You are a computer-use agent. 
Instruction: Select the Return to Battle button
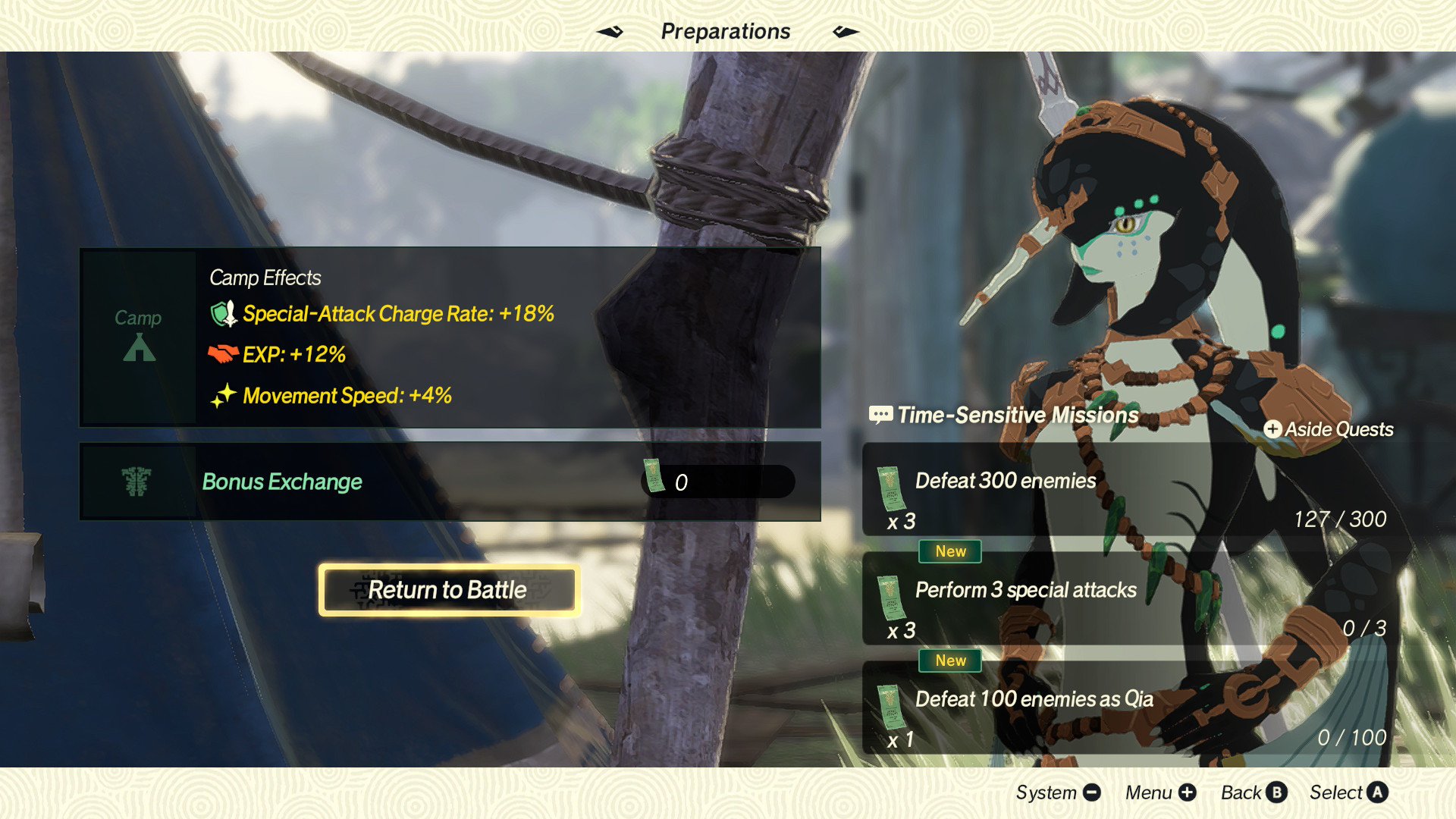[449, 590]
